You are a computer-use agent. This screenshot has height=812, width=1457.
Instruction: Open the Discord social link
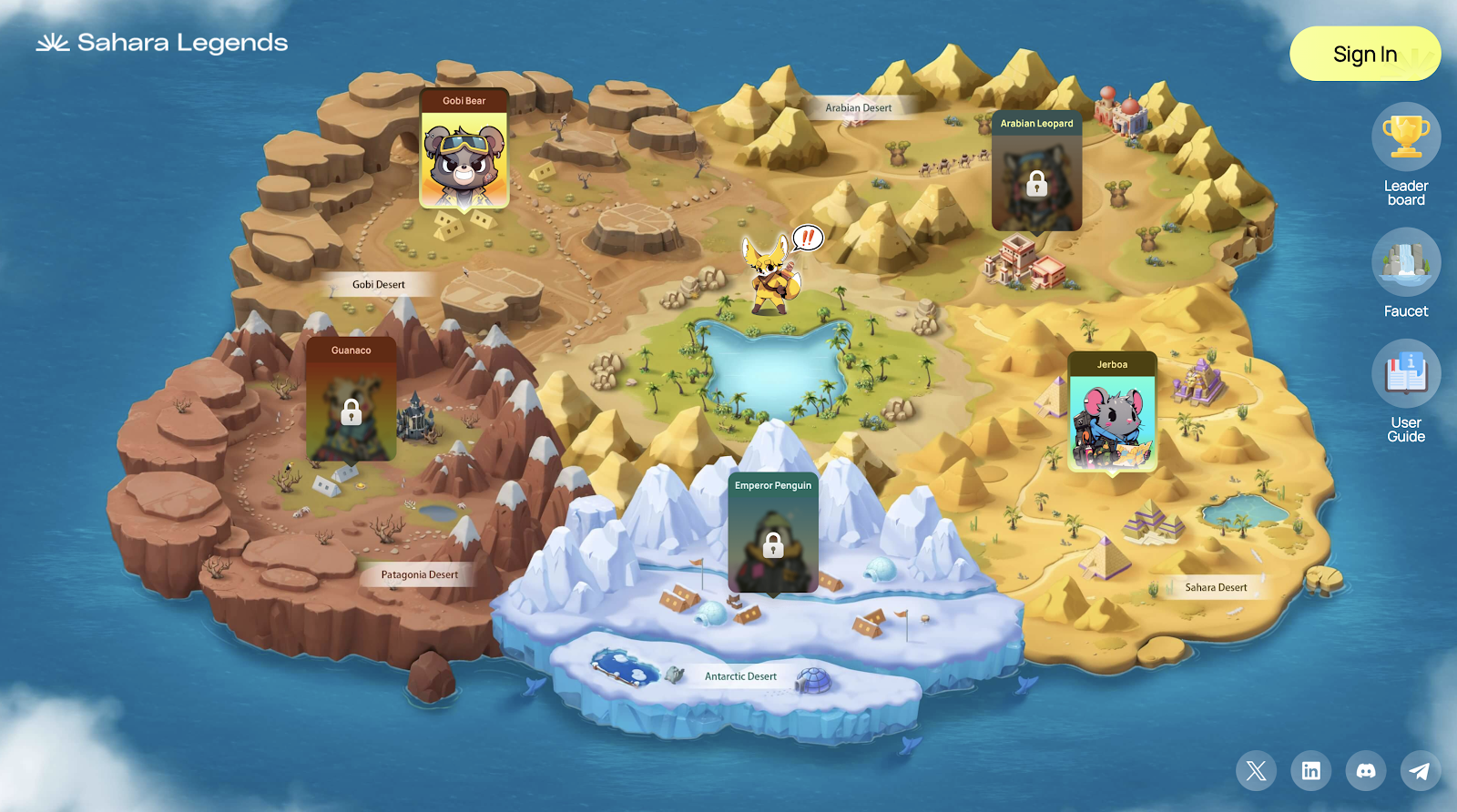pos(1365,771)
